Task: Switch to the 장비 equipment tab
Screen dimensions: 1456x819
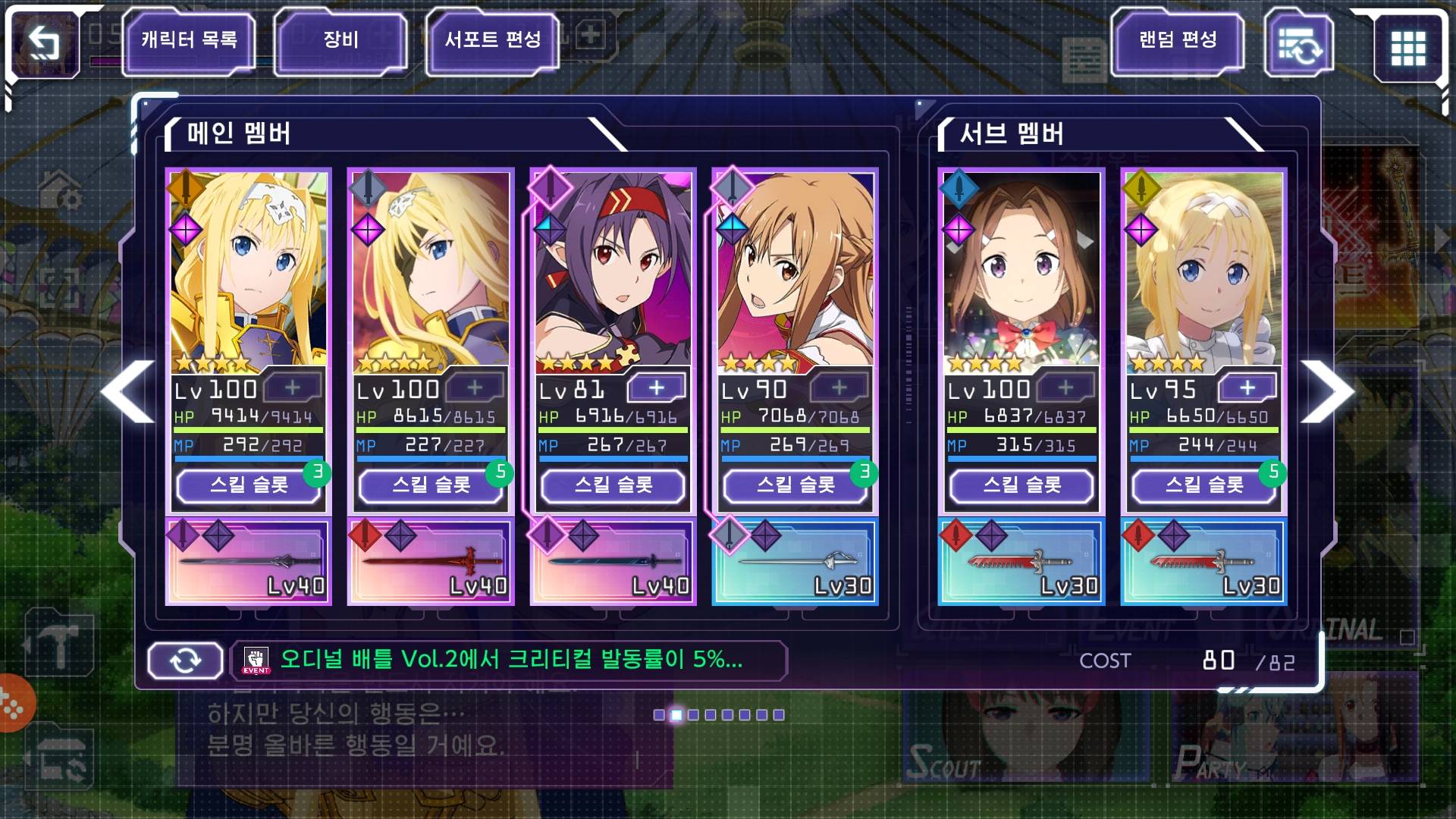Action: (x=340, y=40)
